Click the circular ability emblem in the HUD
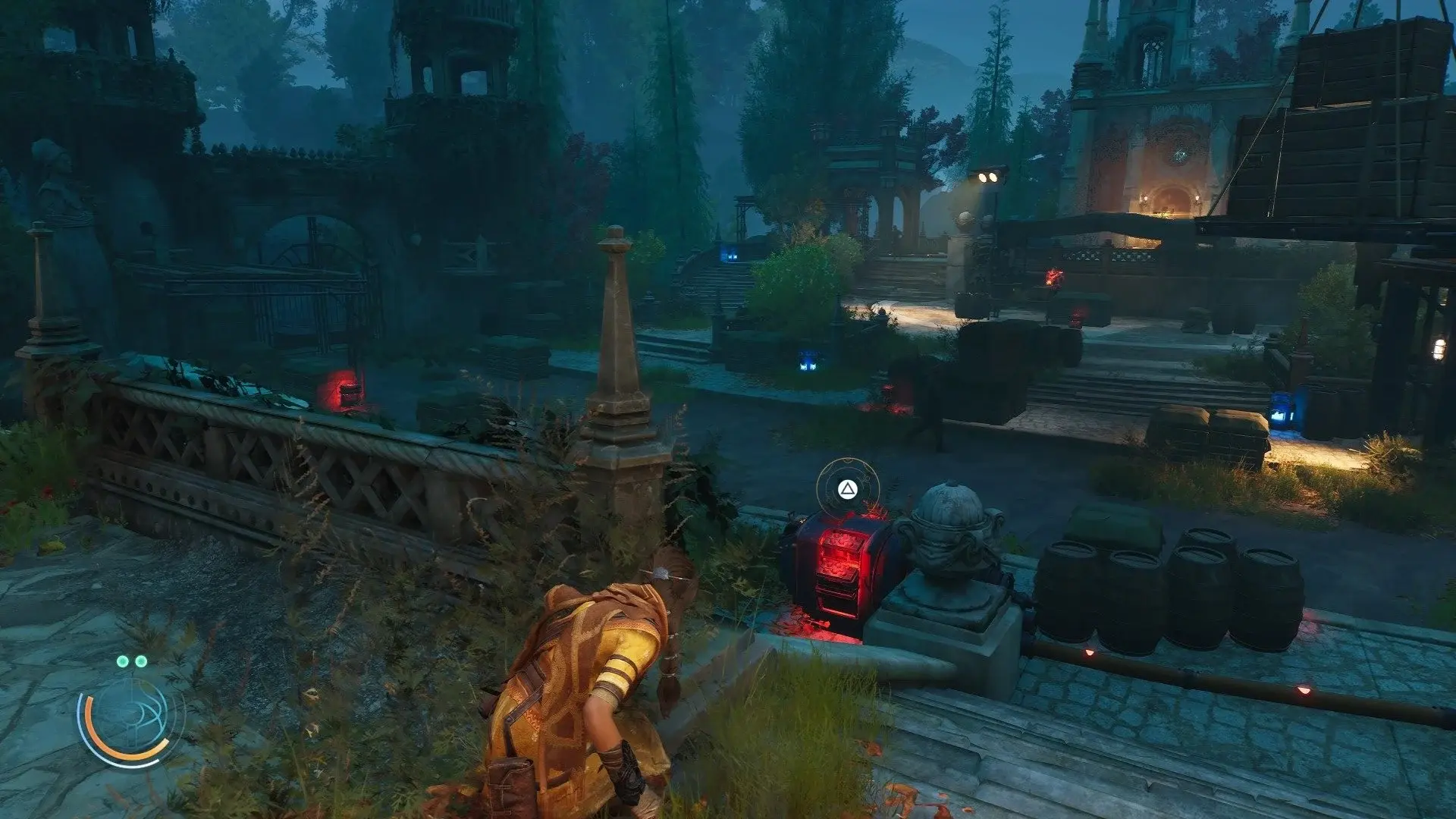The width and height of the screenshot is (1456, 819). [x=133, y=715]
